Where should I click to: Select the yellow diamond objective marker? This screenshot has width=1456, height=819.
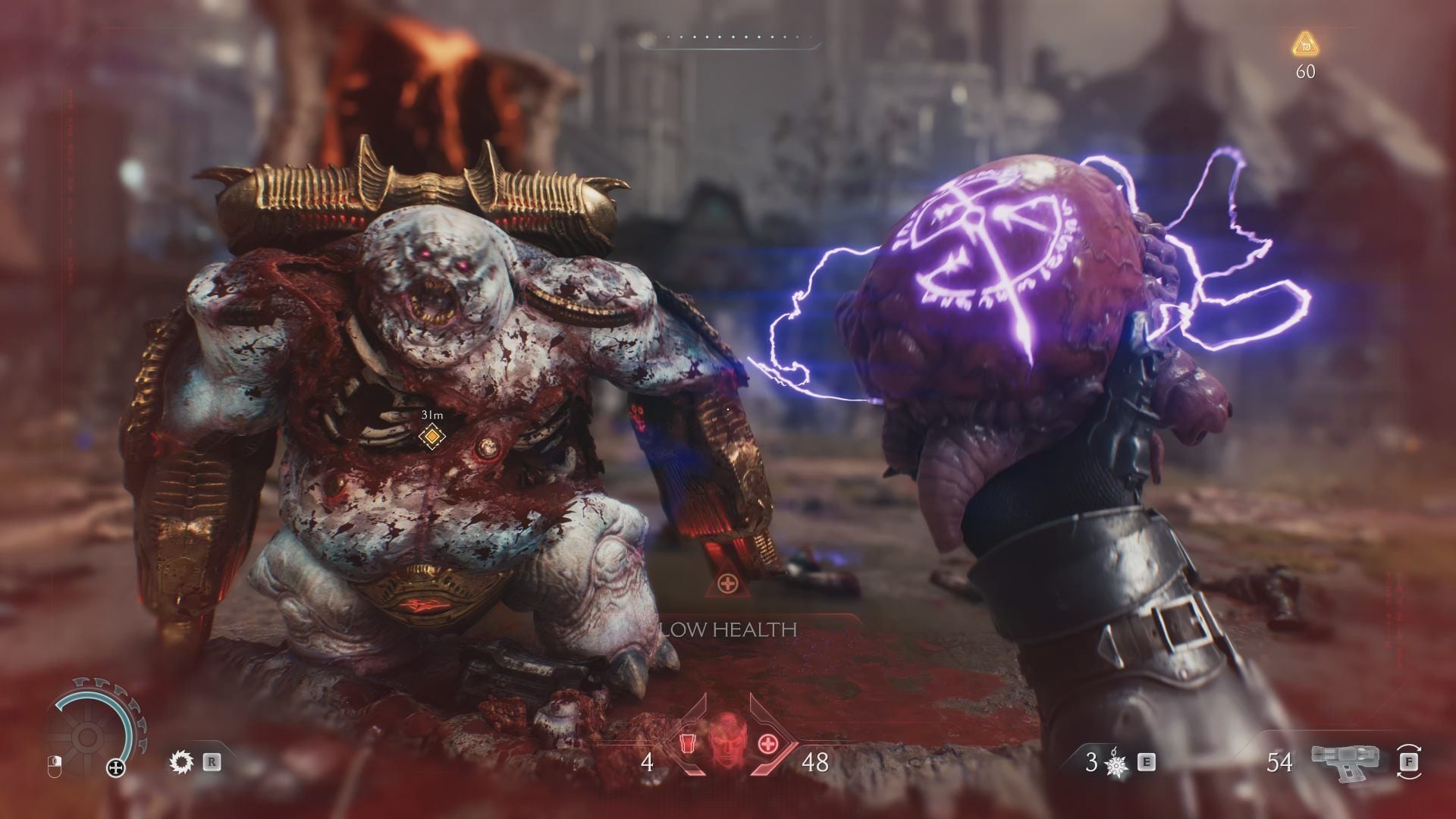point(431,436)
